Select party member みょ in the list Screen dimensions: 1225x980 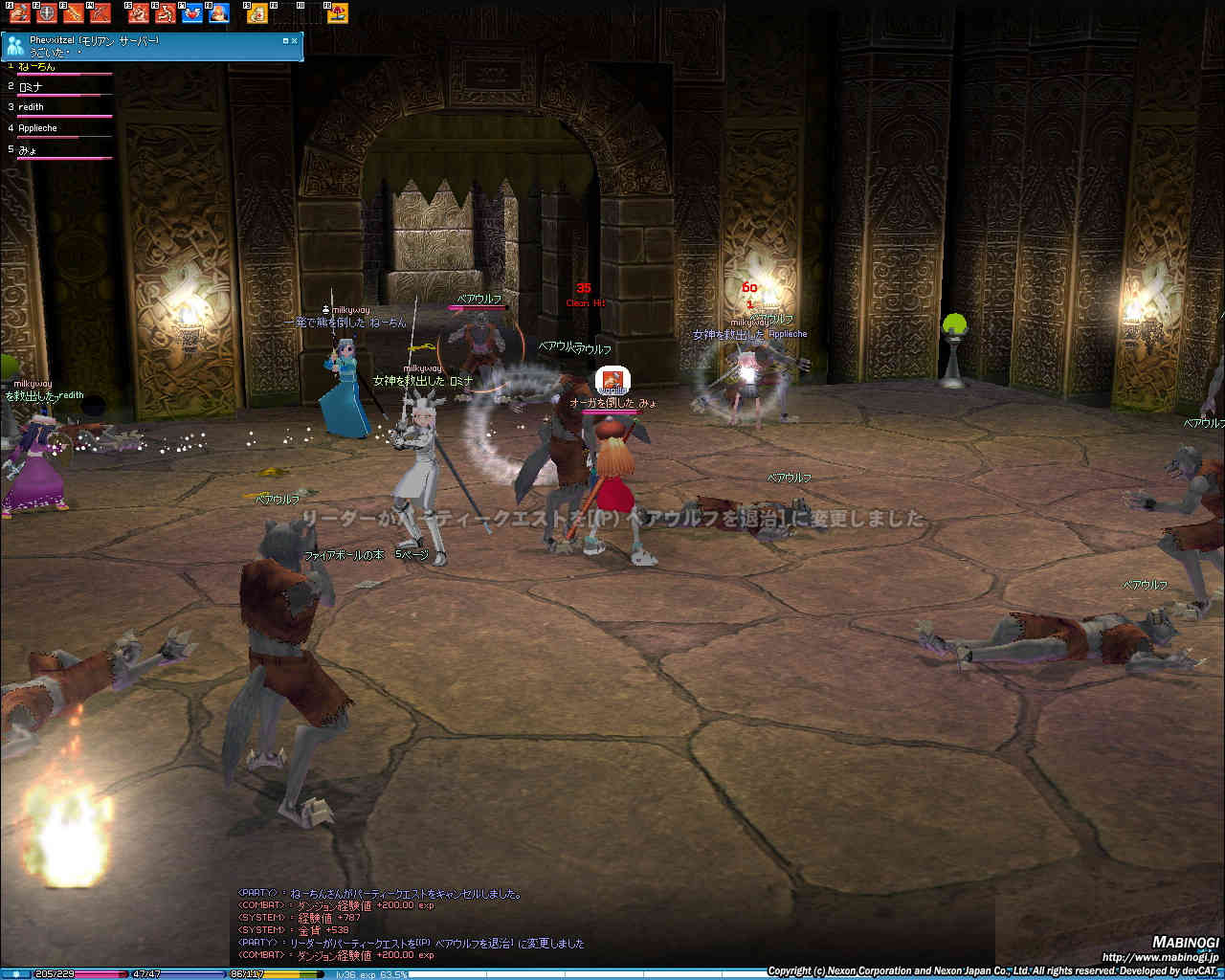[x=27, y=149]
